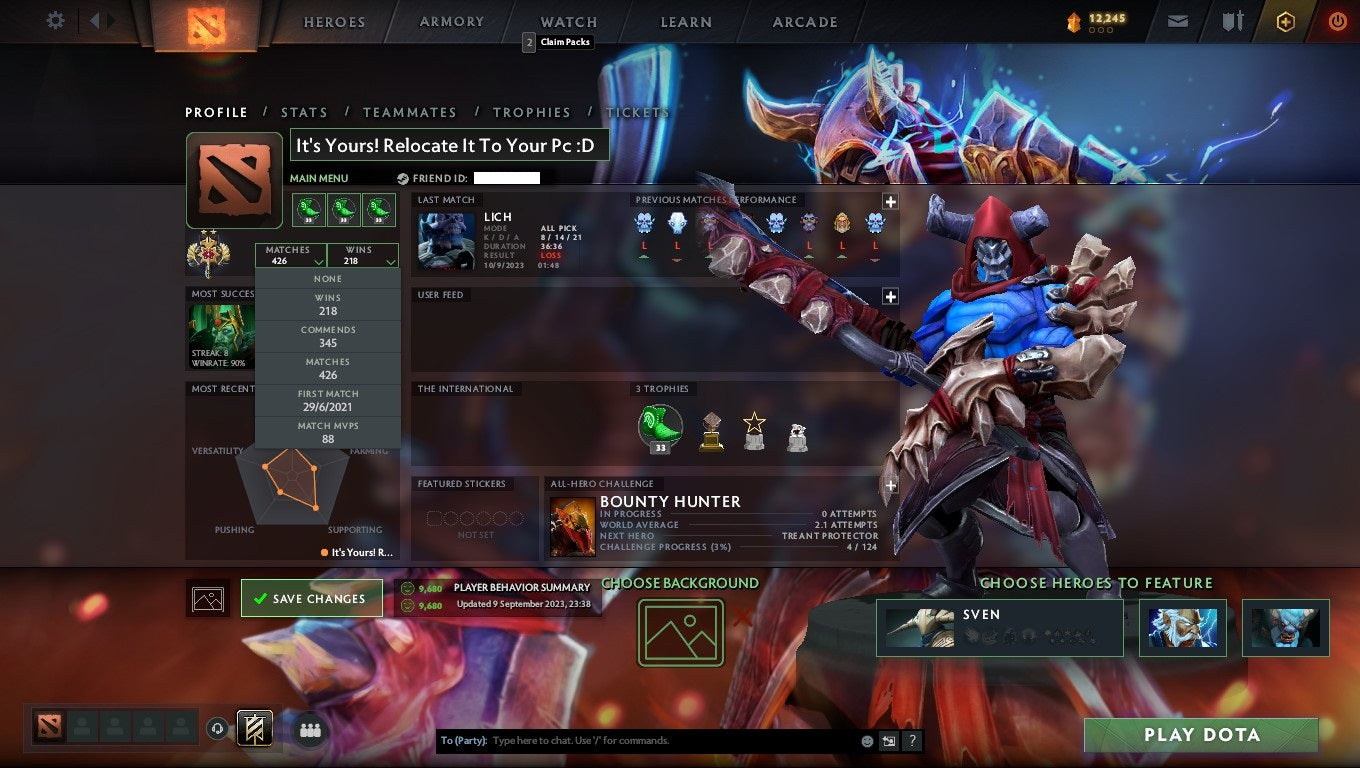1360x768 pixels.
Task: Switch to the Stats tab
Action: click(304, 112)
